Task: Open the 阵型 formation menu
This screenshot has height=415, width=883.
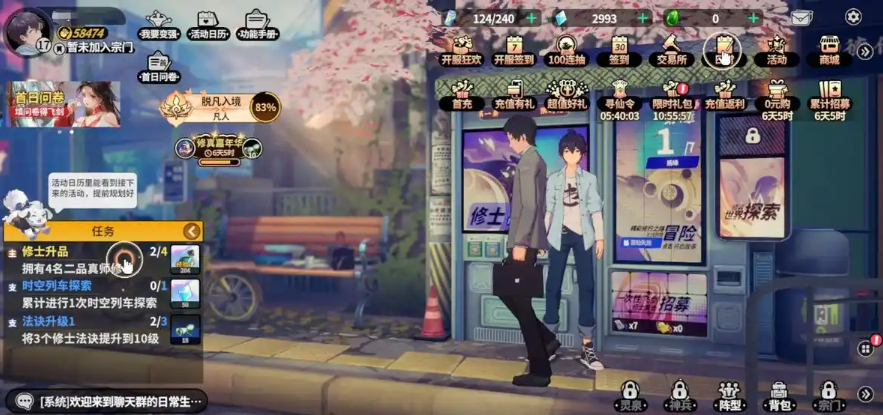Action: (x=730, y=396)
